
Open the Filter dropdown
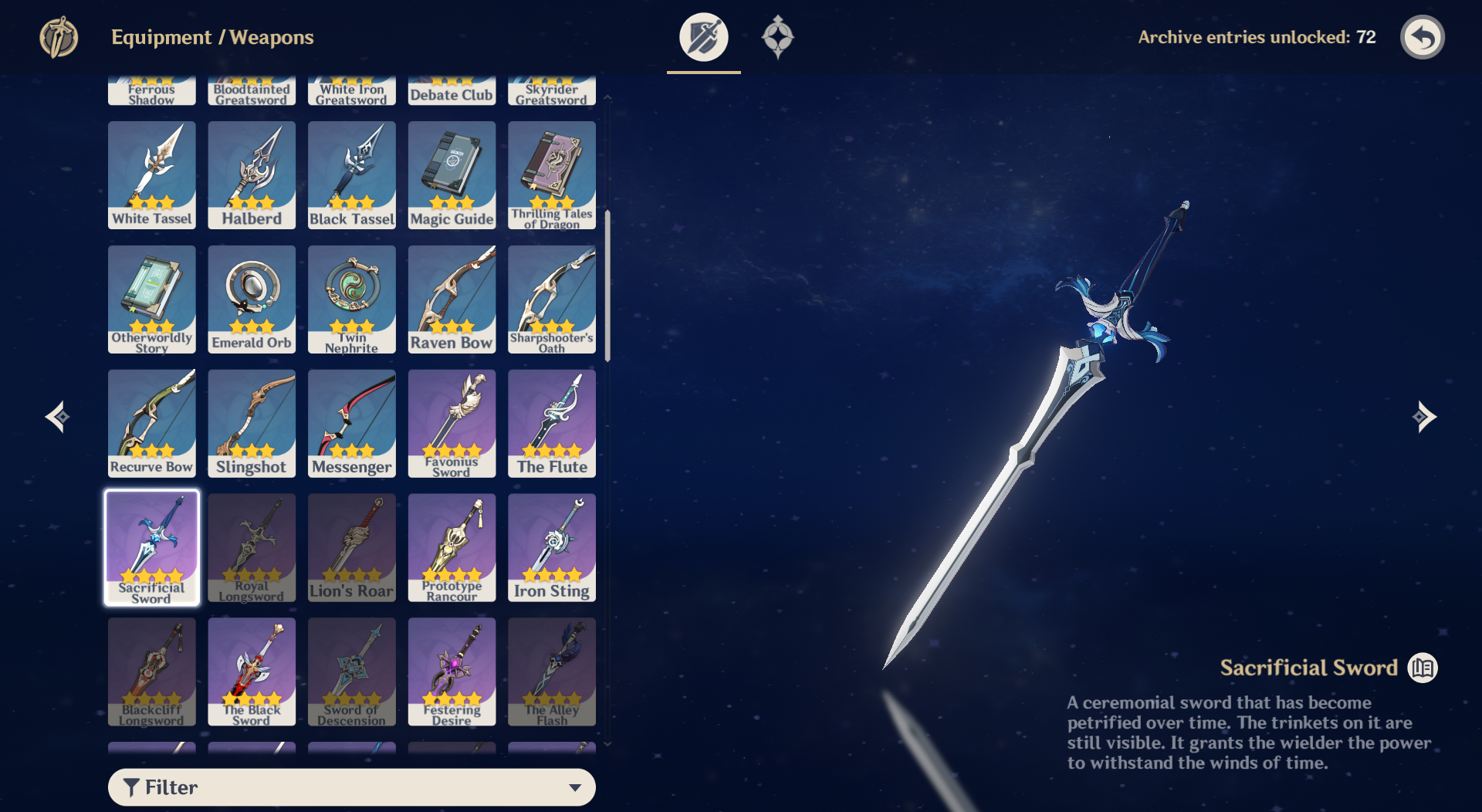(351, 787)
